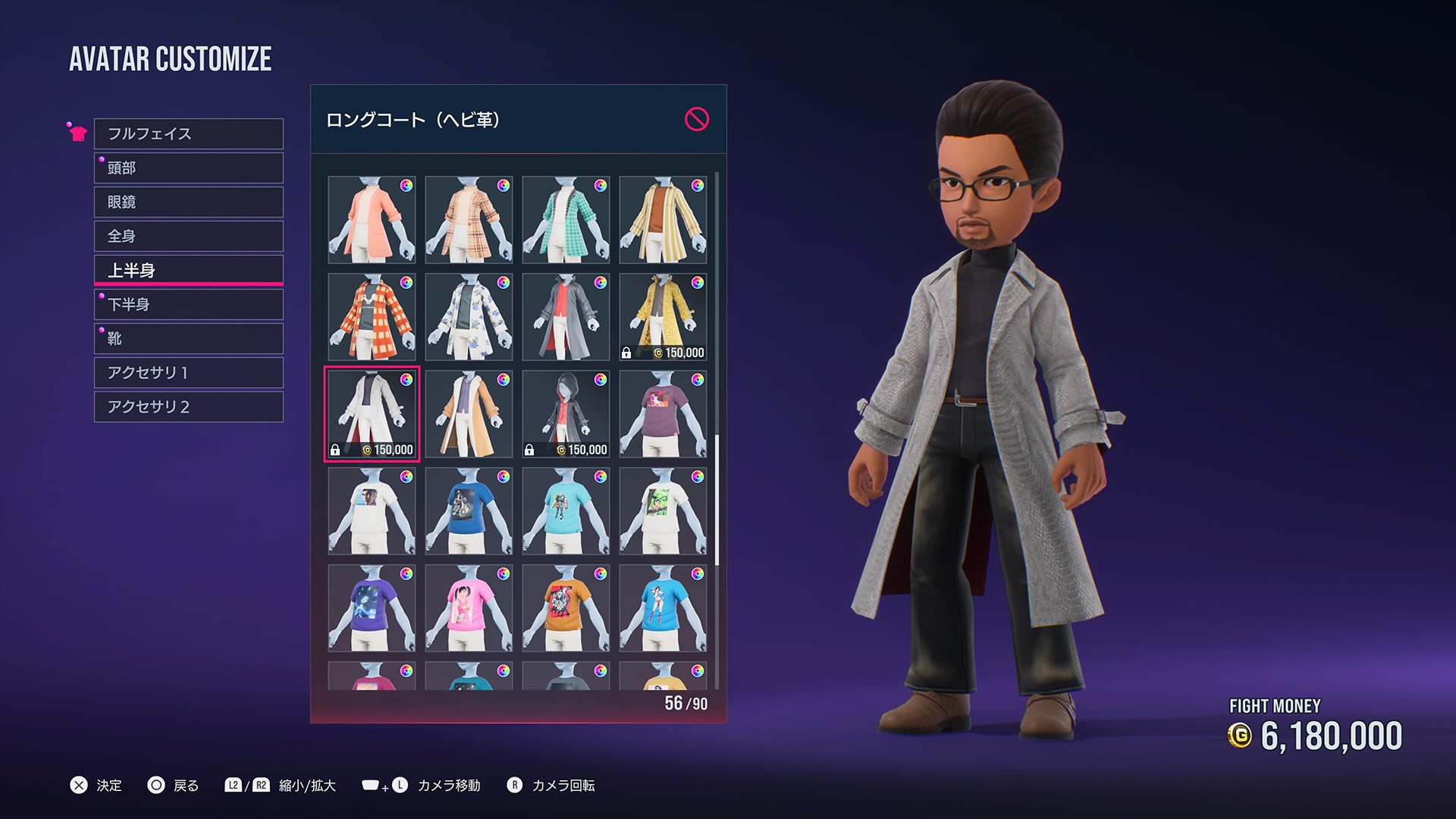The width and height of the screenshot is (1456, 819).
Task: Open the 頭部 category
Action: (188, 168)
